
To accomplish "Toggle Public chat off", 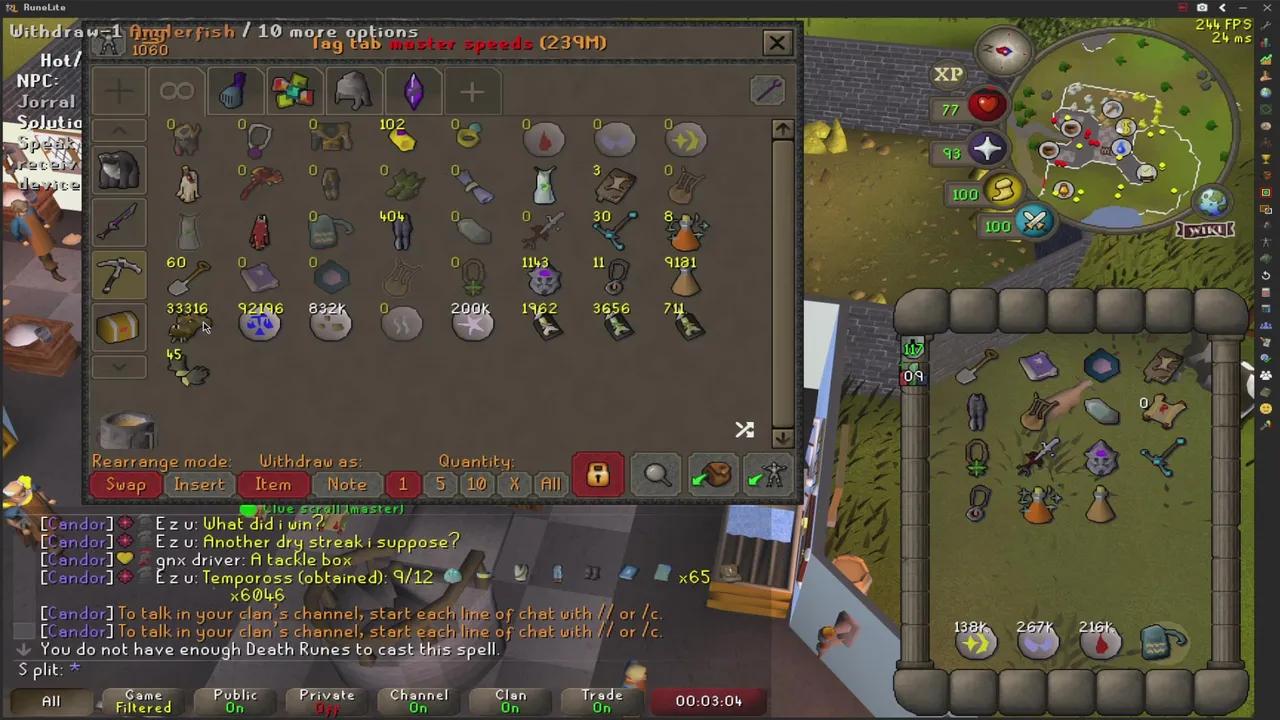I will (x=234, y=700).
